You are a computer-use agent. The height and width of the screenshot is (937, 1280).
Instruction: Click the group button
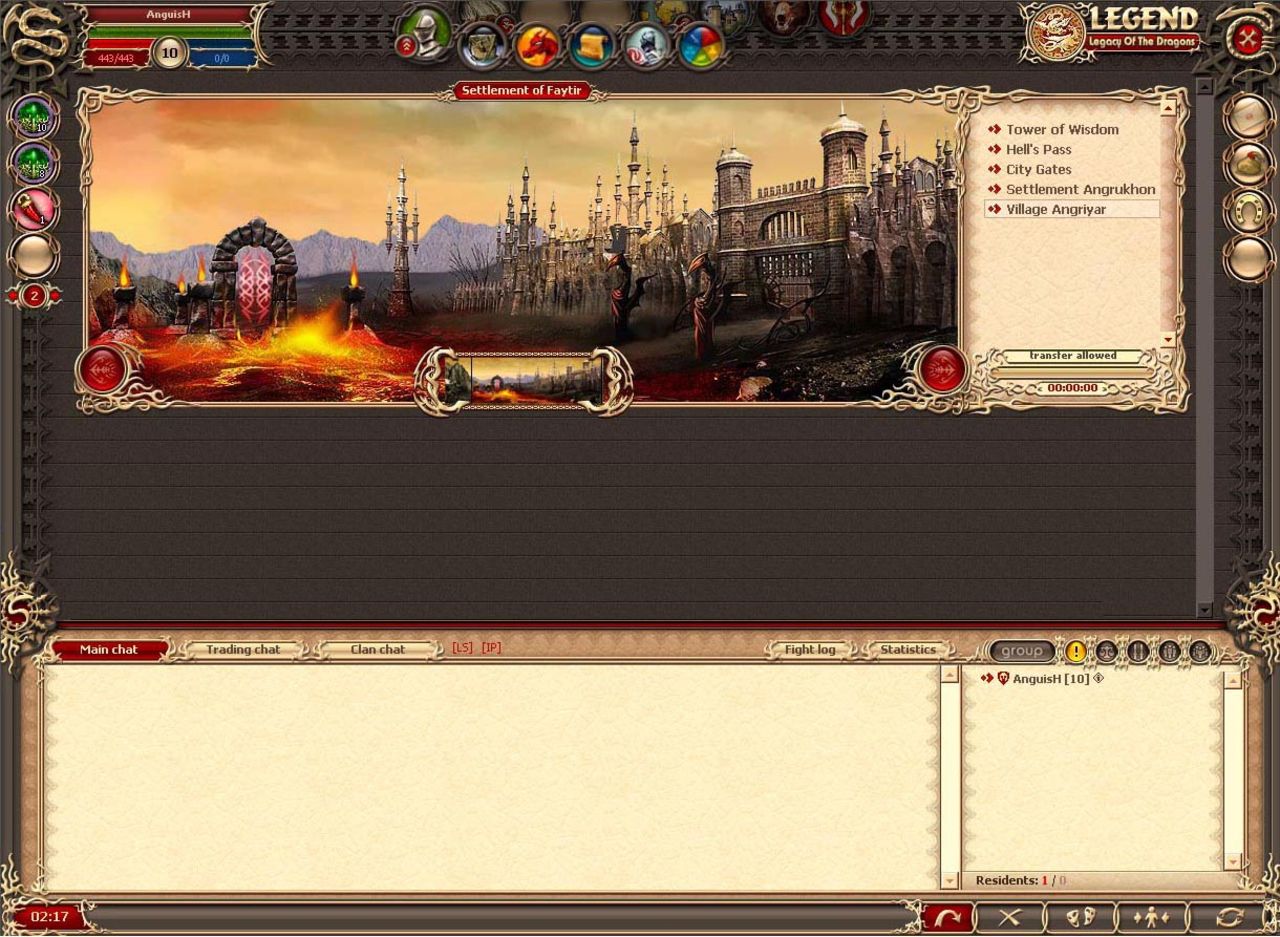pos(1022,651)
